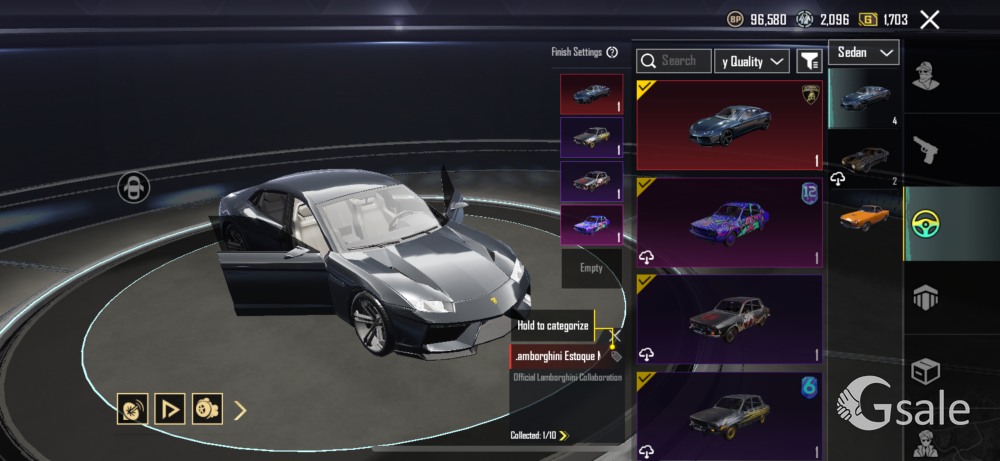This screenshot has width=1000, height=461.
Task: Select the Lamborghini Estoque skin card
Action: click(729, 125)
